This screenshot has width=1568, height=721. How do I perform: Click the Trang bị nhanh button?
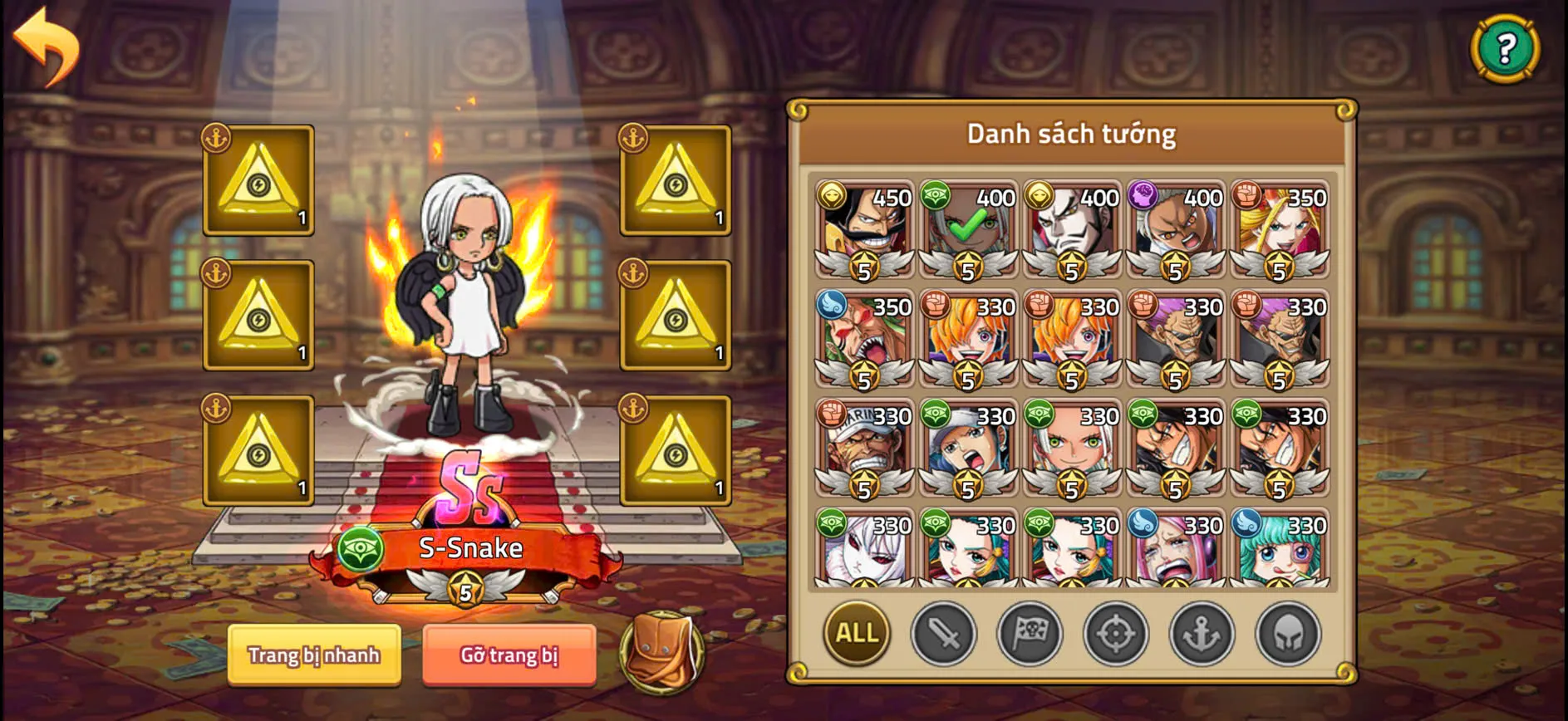(x=314, y=655)
